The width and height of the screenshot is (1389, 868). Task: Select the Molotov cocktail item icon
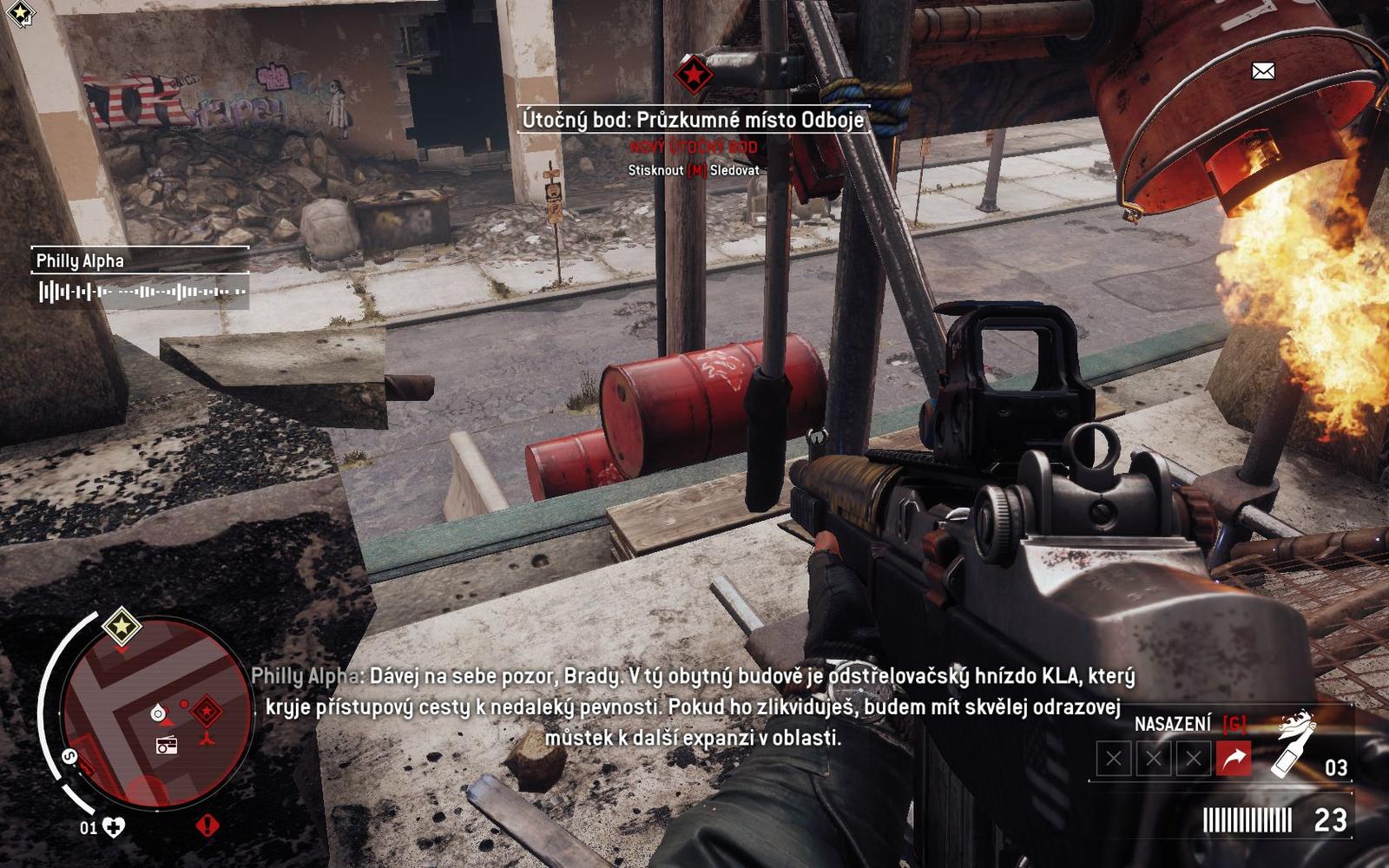(x=1293, y=743)
